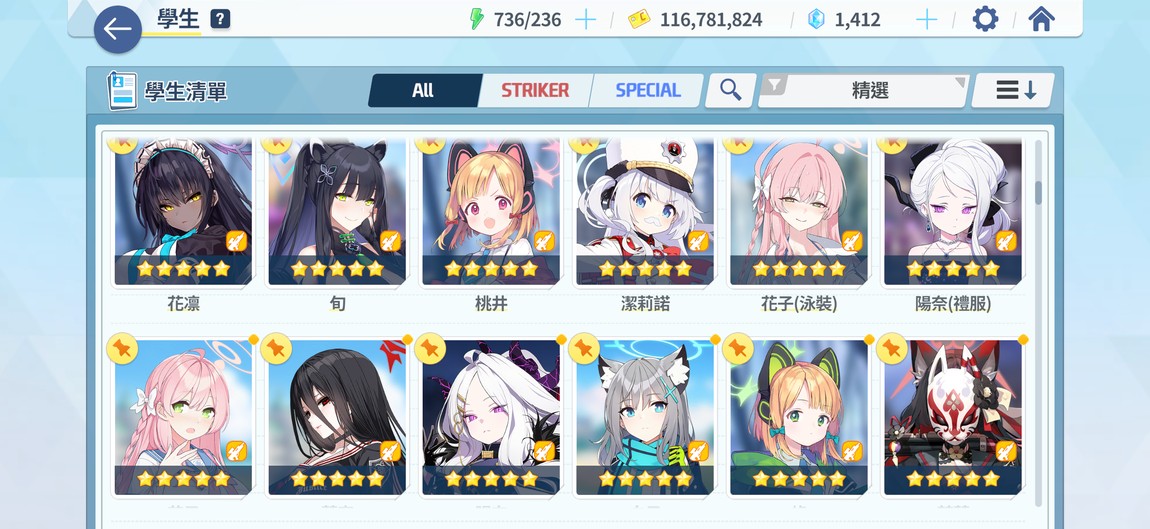Image resolution: width=1150 pixels, height=529 pixels.
Task: Select student 花子(泳裝)
Action: (799, 213)
